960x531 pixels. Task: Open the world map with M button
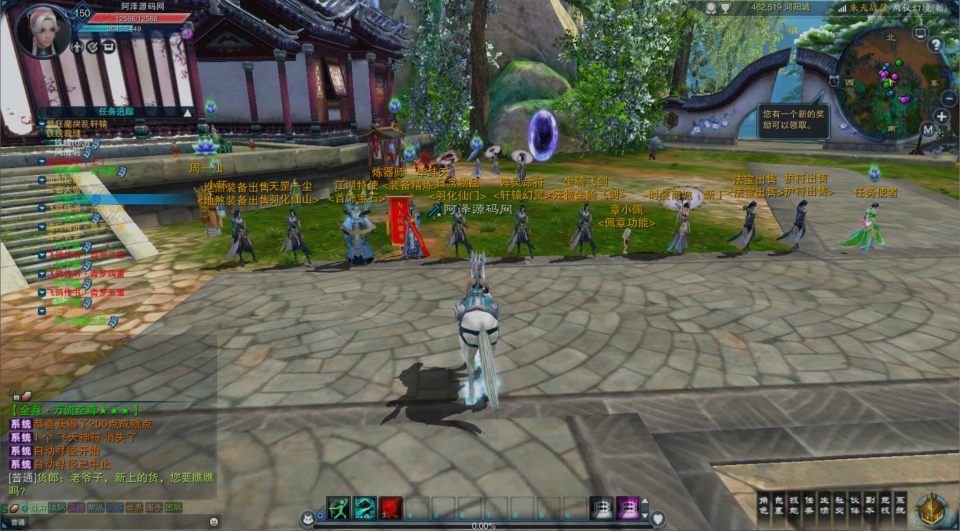(x=928, y=129)
